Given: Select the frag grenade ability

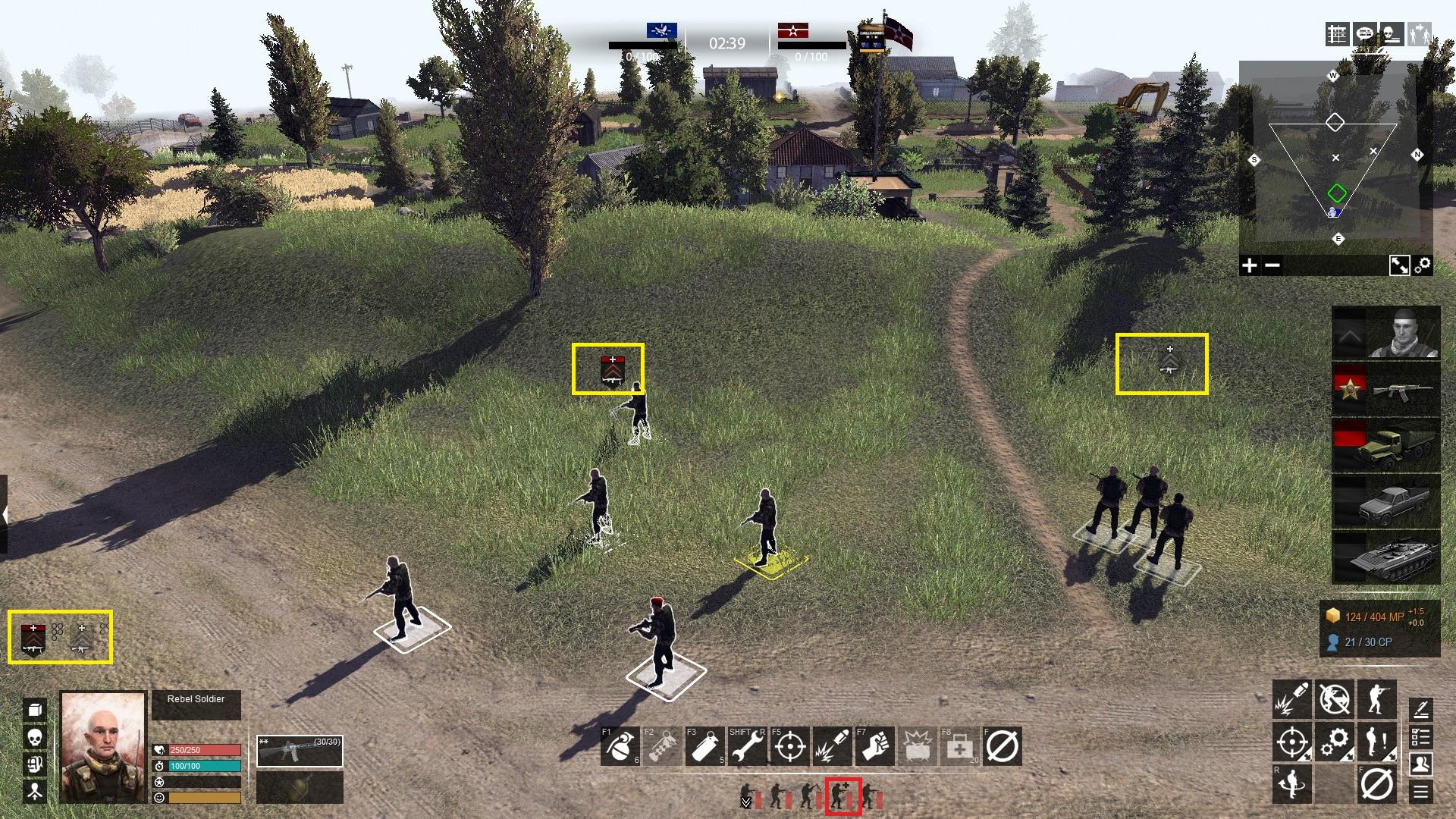Looking at the screenshot, I should (x=620, y=746).
